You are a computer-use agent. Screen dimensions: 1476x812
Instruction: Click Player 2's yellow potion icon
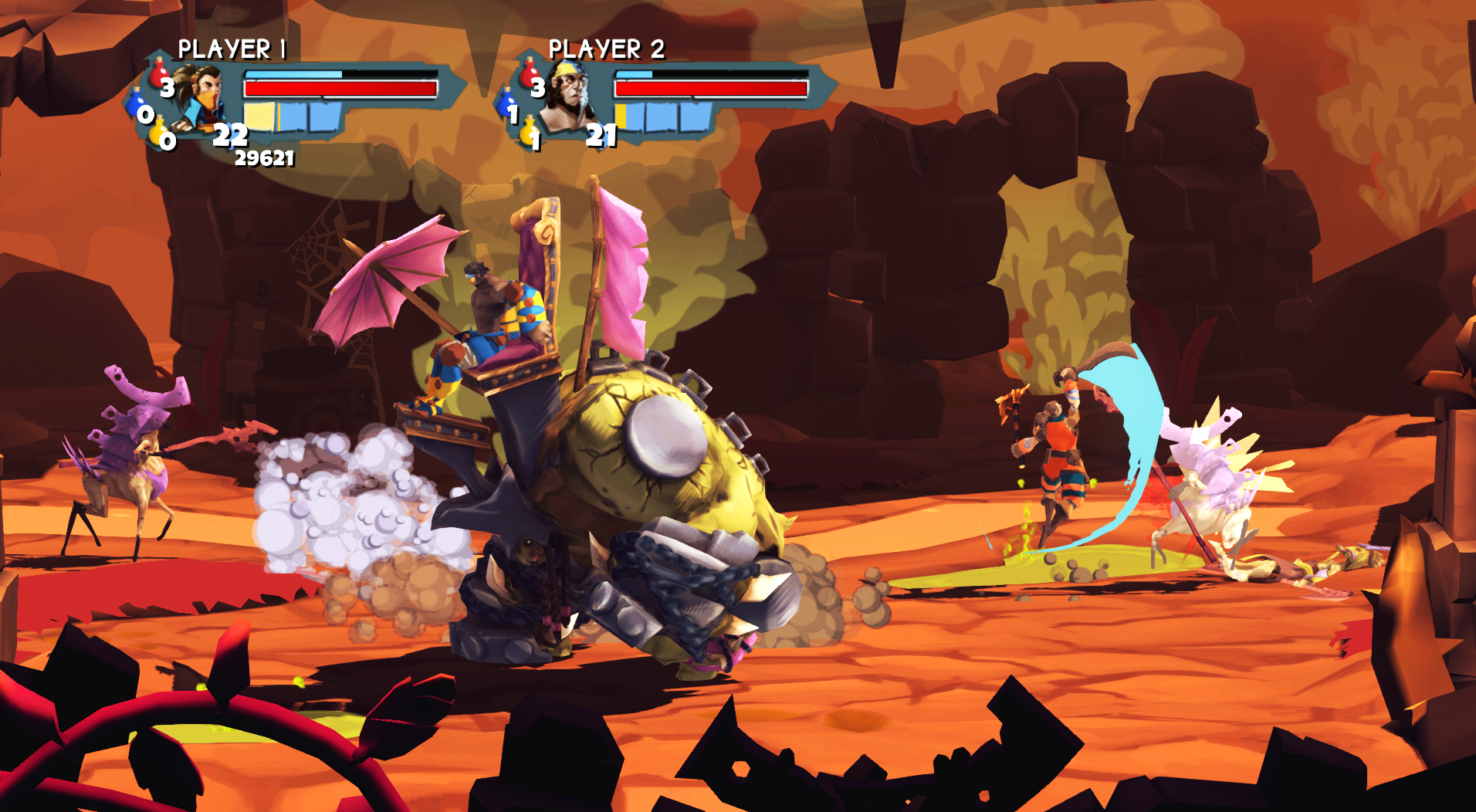click(529, 130)
